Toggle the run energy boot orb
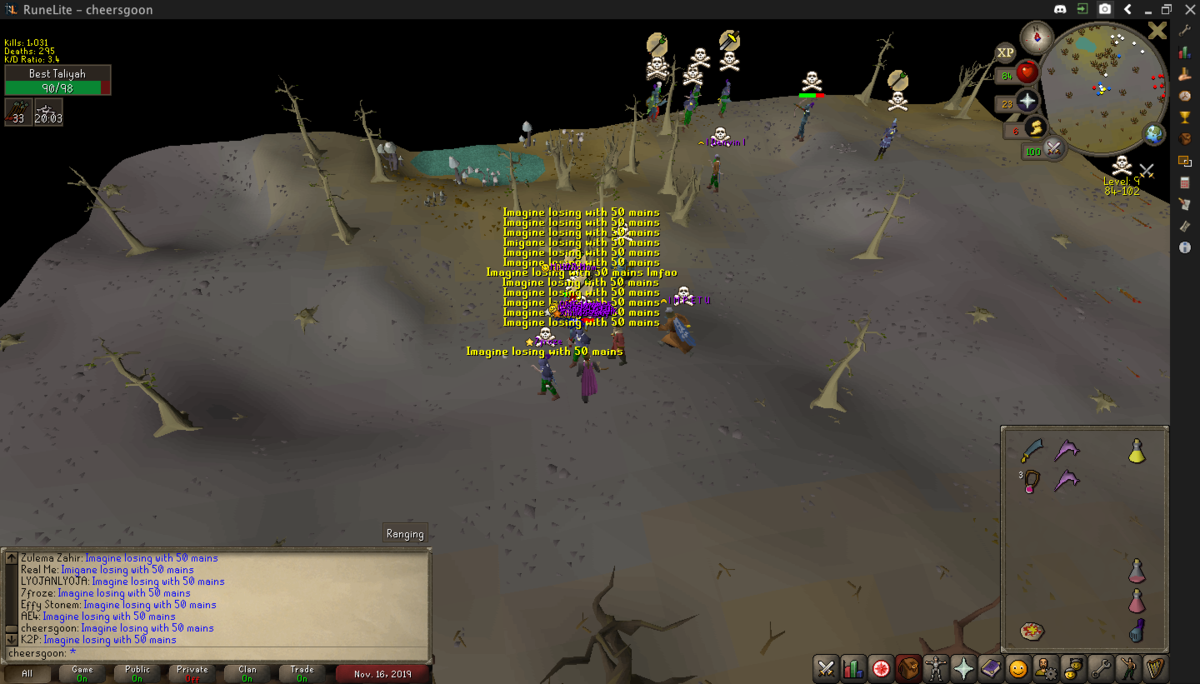Image resolution: width=1200 pixels, height=684 pixels. coord(1035,128)
